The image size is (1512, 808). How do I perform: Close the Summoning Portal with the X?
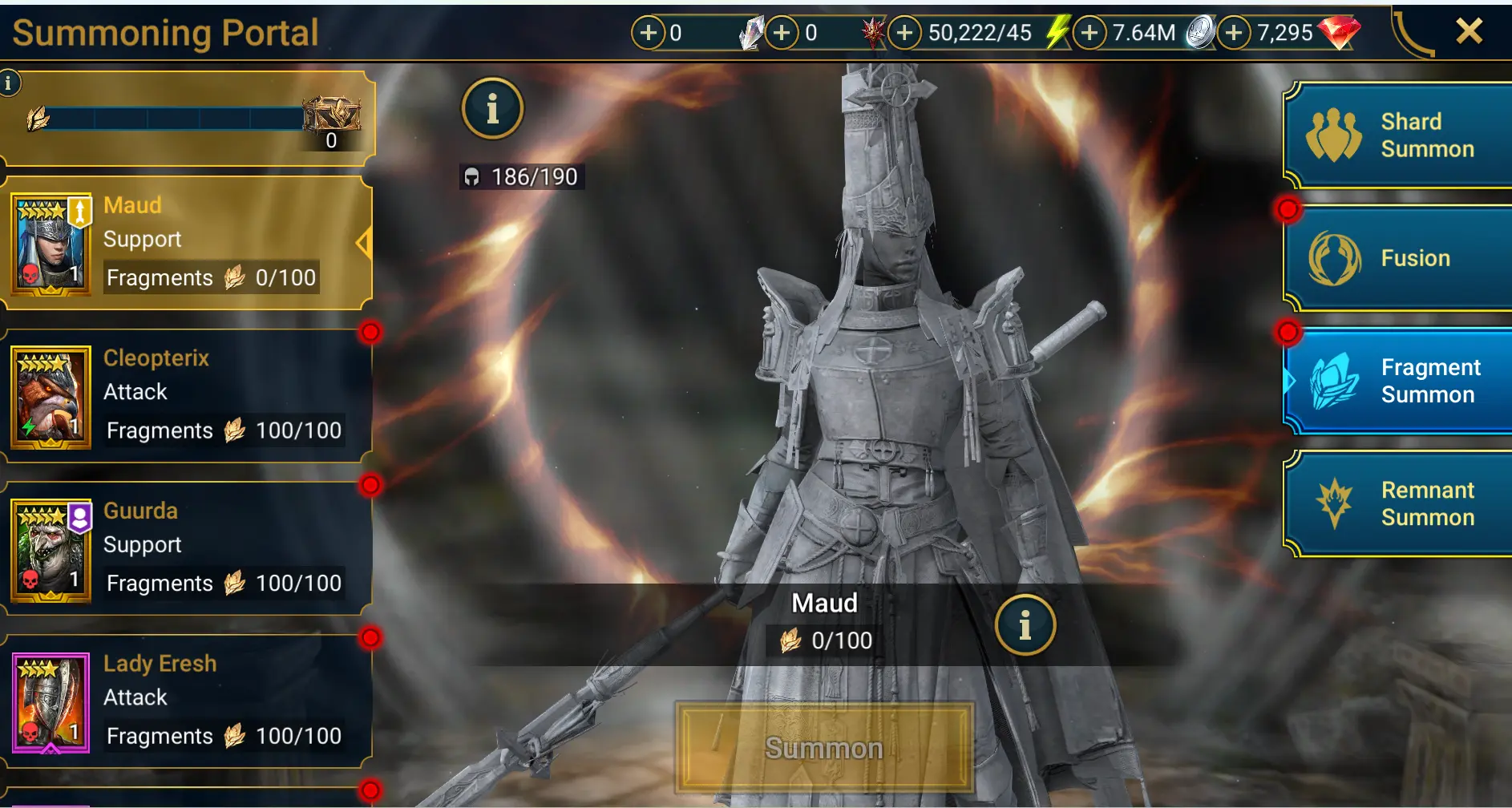(1470, 31)
